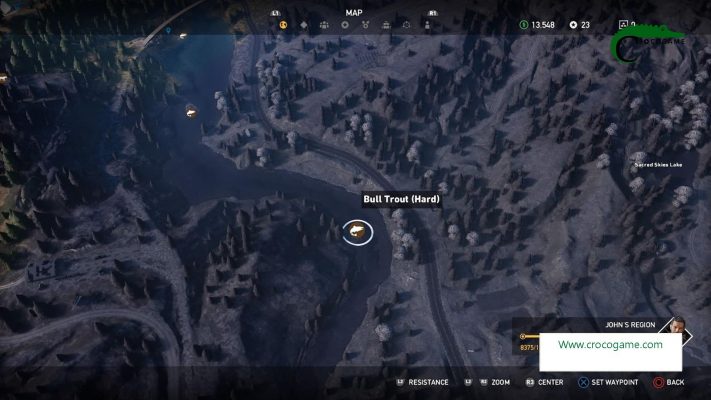The image size is (711, 400).
Task: Open the highlighted yellow Map tab
Action: coord(283,24)
